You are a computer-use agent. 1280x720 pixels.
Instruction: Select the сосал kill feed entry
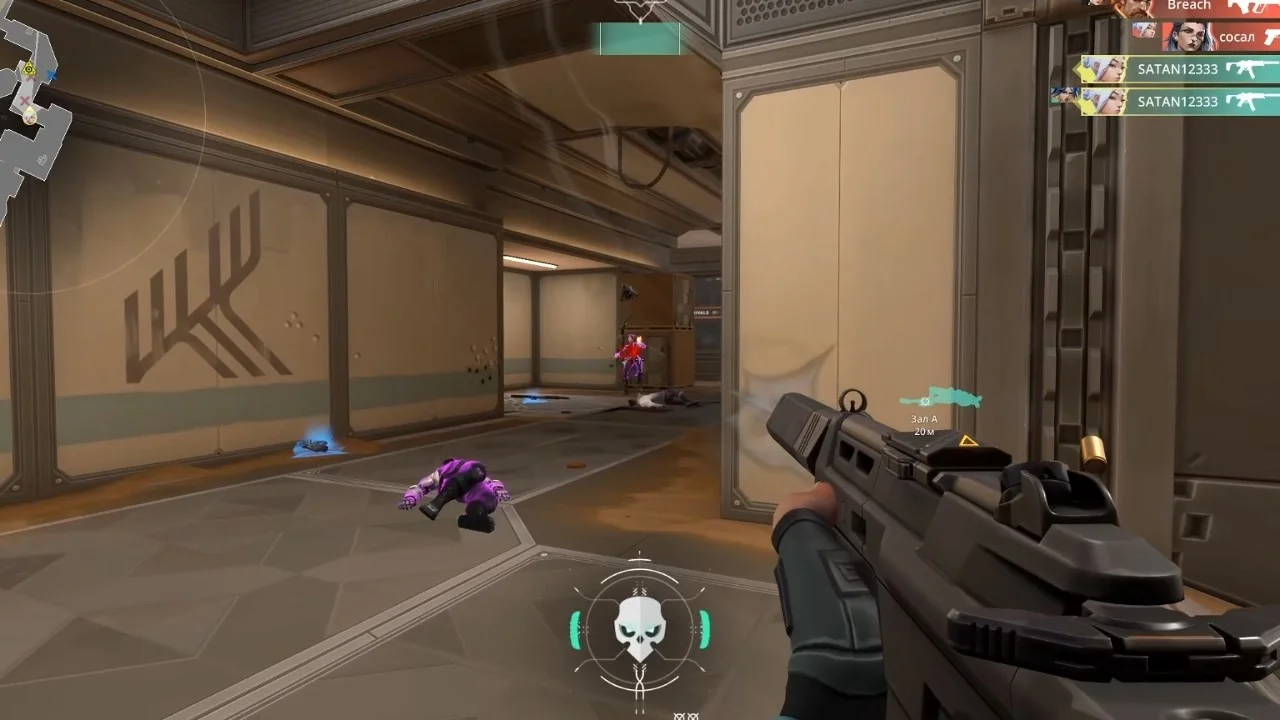pyautogui.click(x=1205, y=37)
